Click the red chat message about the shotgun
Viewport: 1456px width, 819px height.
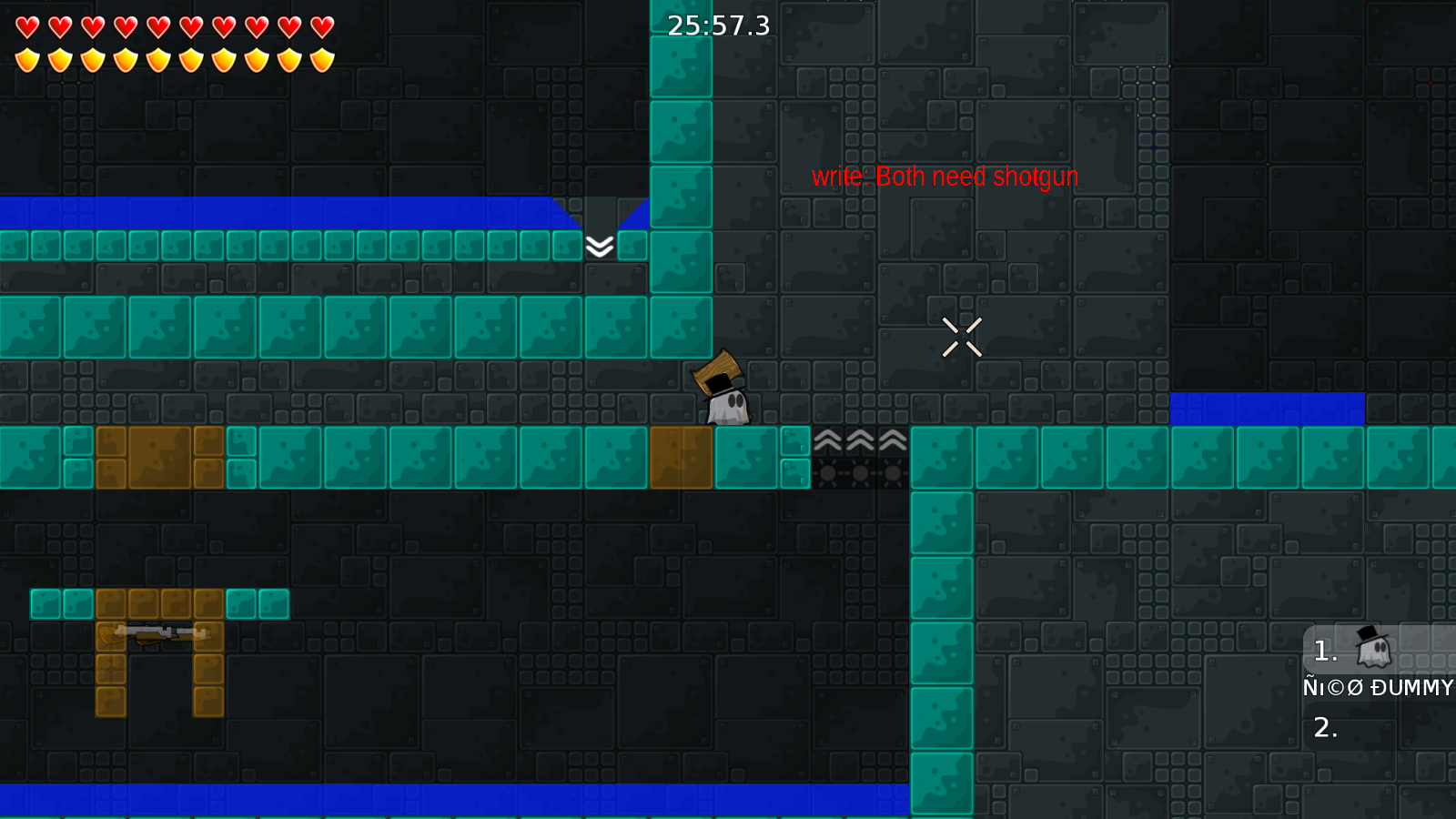coord(945,176)
